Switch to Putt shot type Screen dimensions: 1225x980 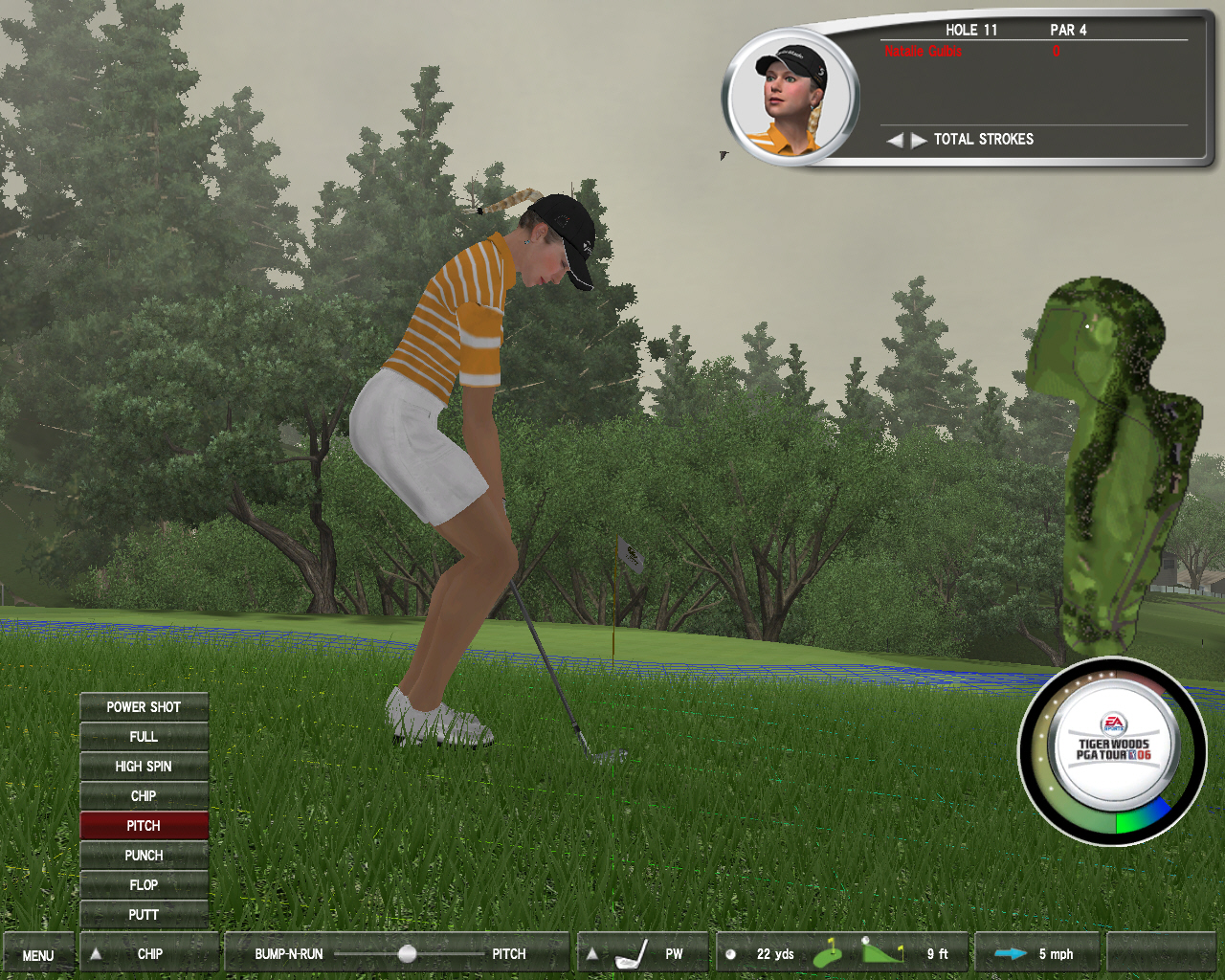point(144,915)
